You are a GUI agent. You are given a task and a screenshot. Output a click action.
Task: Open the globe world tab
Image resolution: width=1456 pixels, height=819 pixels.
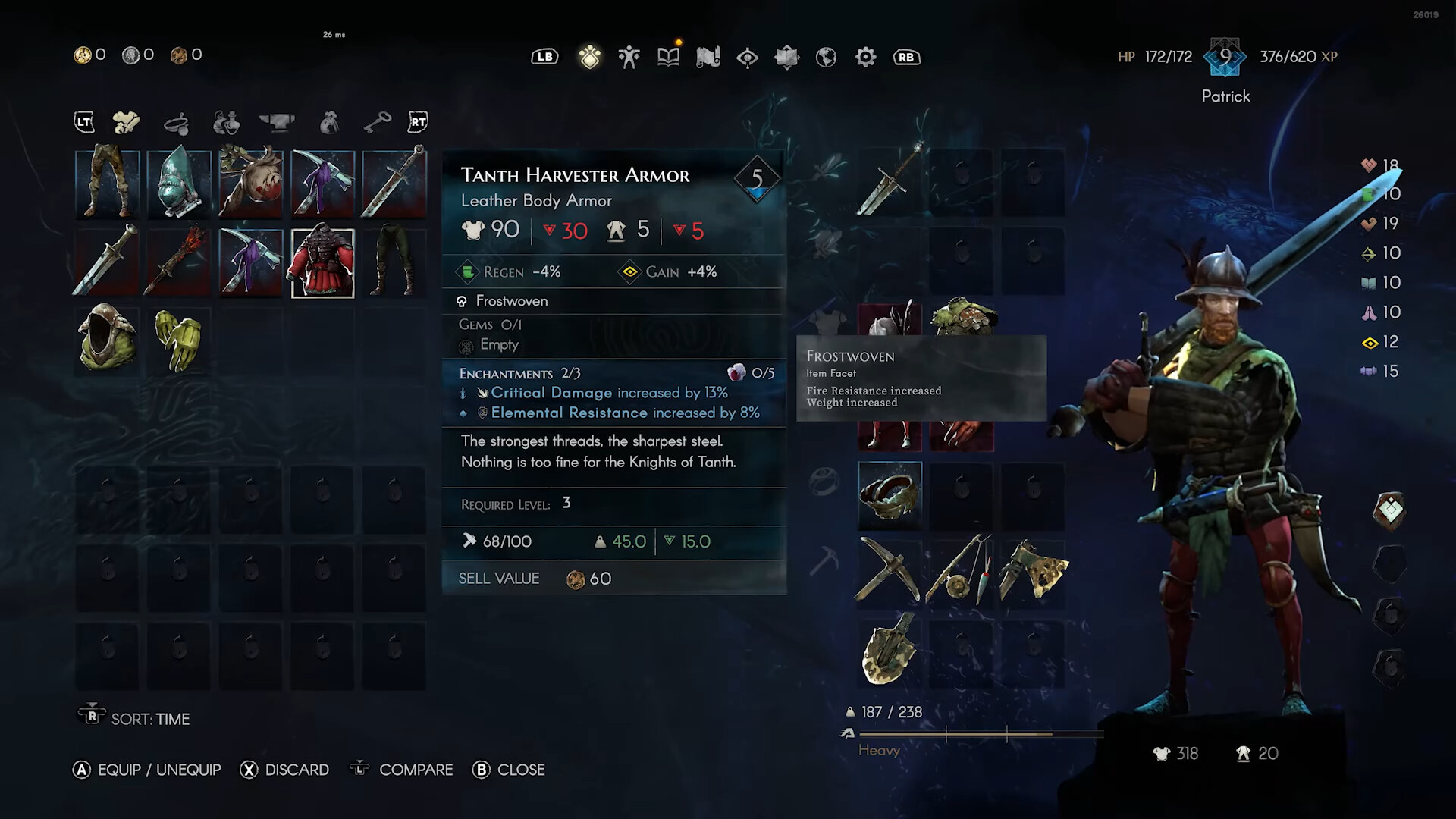point(826,57)
